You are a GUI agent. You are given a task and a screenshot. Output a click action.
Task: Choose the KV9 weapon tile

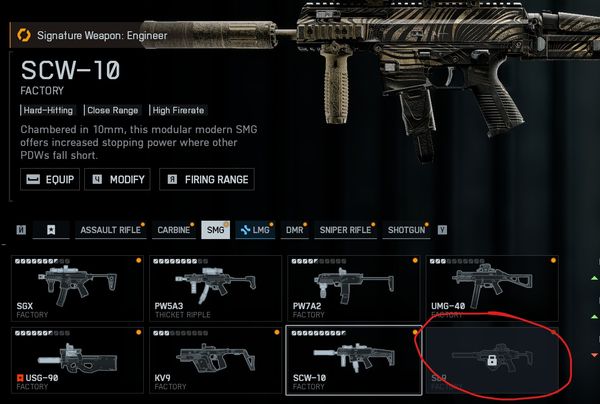coord(215,358)
